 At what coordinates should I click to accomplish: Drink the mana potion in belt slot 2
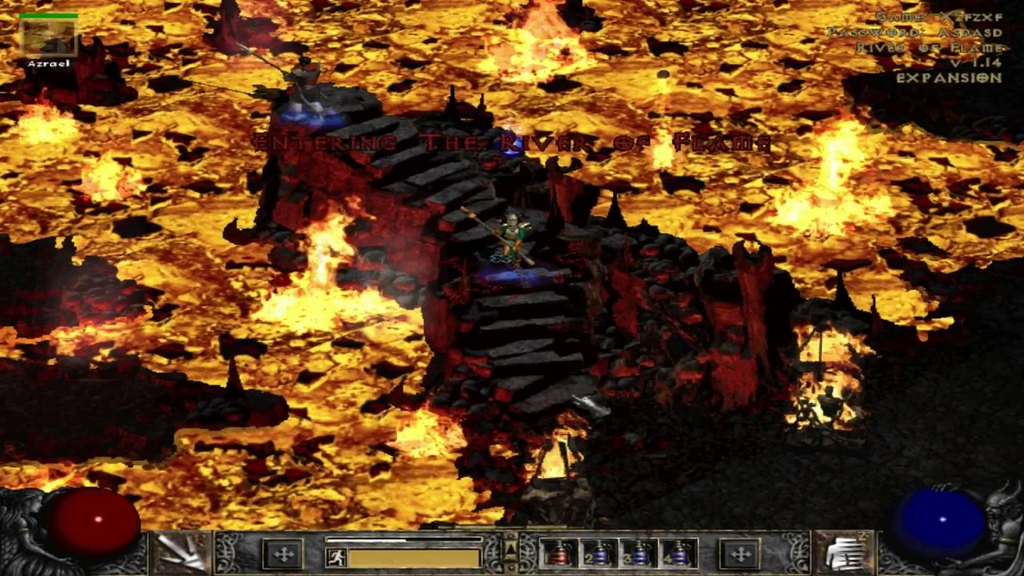[x=596, y=553]
